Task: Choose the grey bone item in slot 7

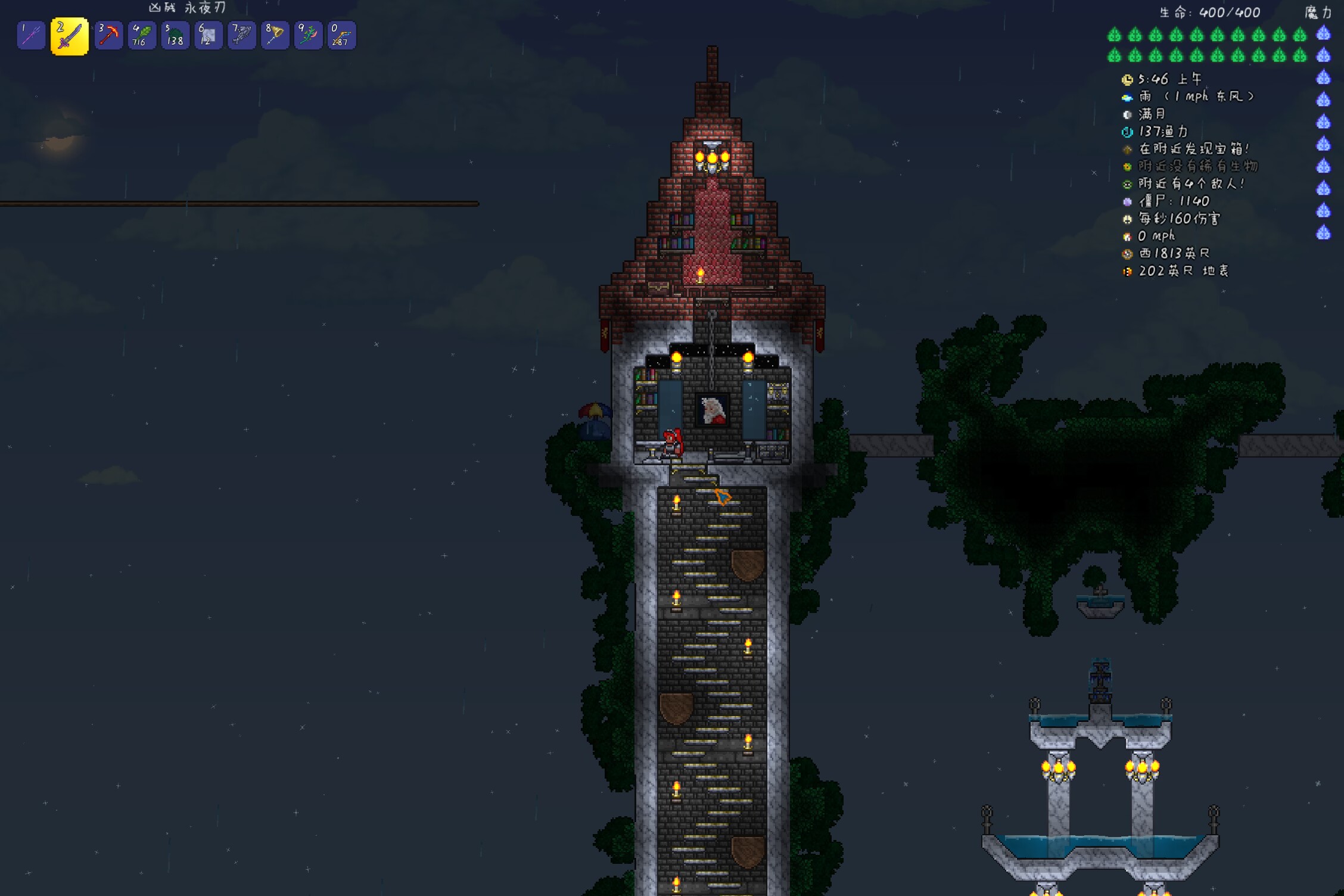Action: pyautogui.click(x=242, y=36)
